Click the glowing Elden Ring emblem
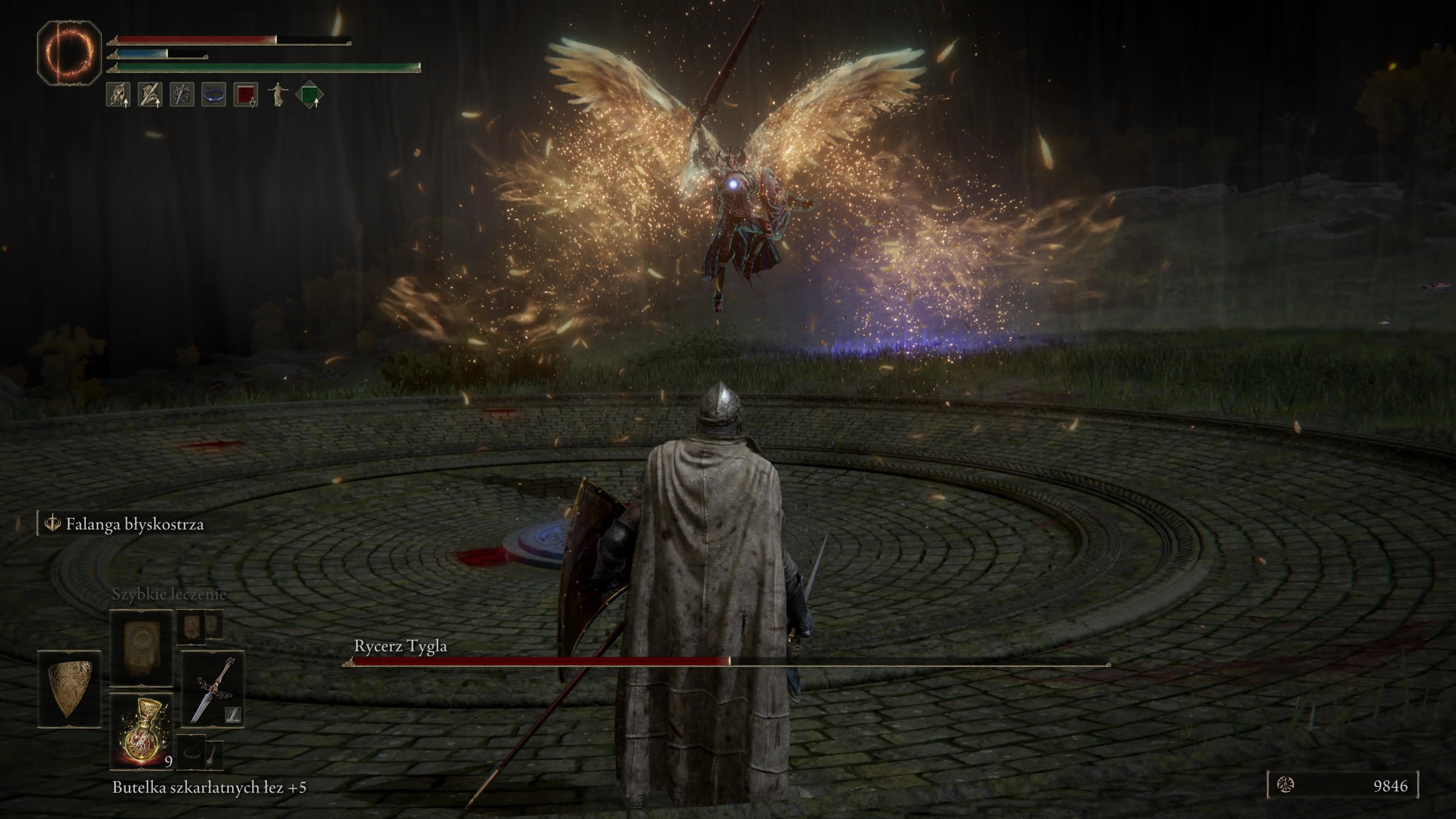The width and height of the screenshot is (1456, 819). click(x=69, y=53)
